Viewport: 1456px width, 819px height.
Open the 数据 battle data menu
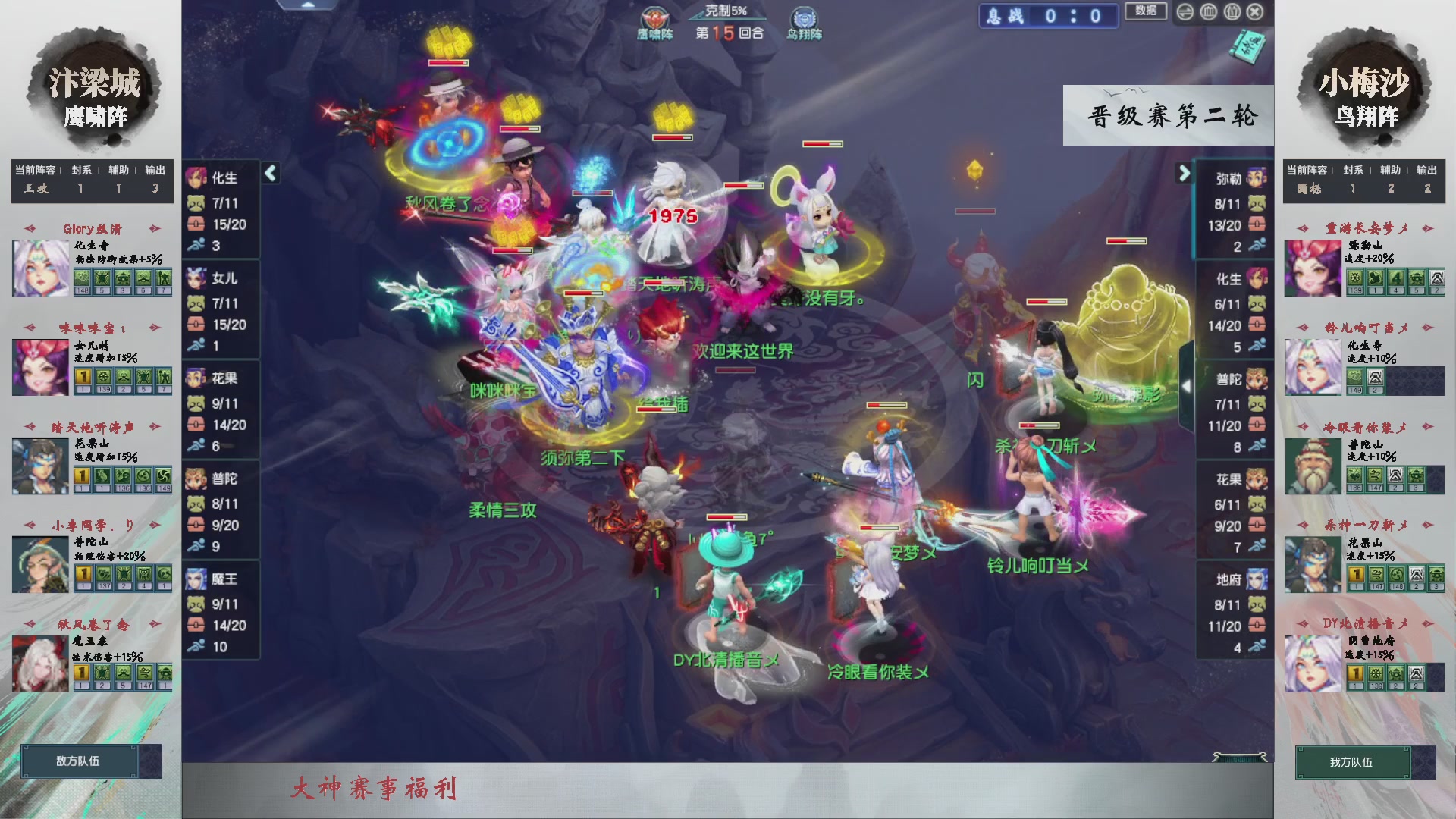tap(1146, 12)
